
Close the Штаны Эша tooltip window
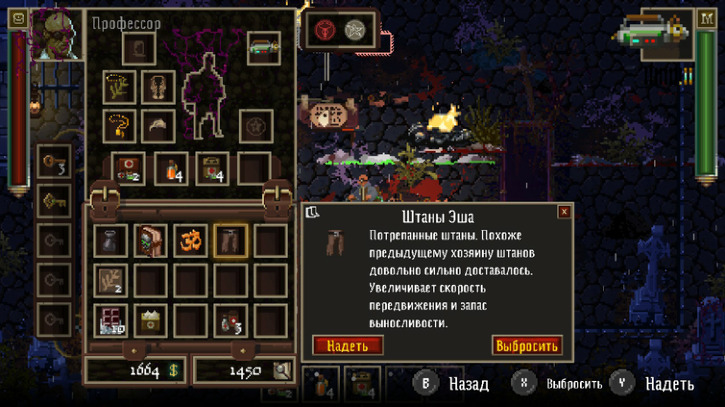click(564, 212)
